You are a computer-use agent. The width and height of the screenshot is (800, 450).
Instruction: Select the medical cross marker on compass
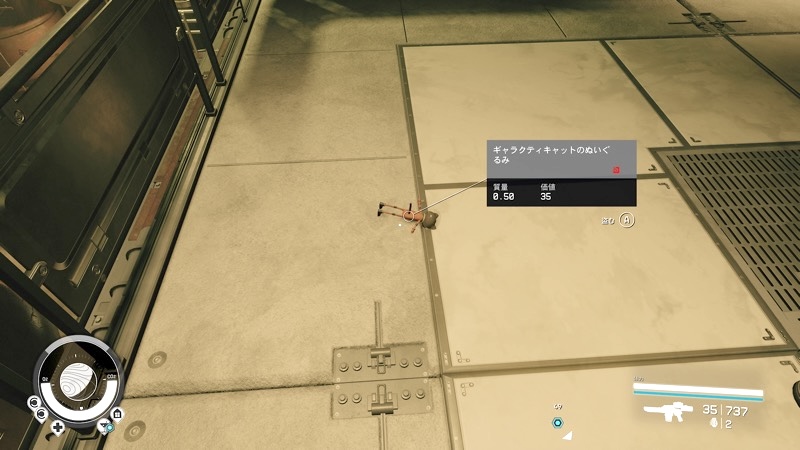[58, 427]
